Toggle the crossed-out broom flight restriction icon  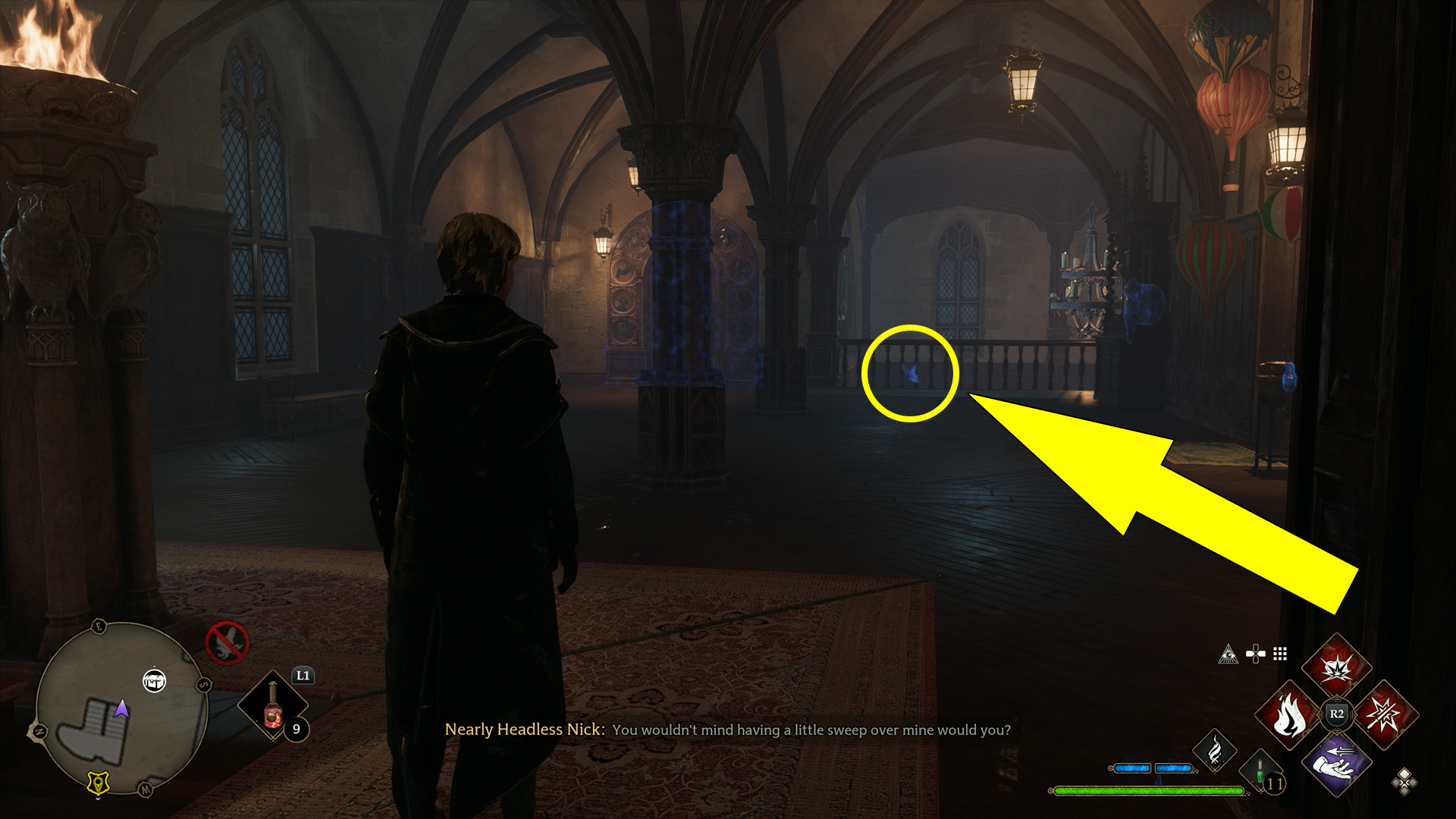[227, 641]
